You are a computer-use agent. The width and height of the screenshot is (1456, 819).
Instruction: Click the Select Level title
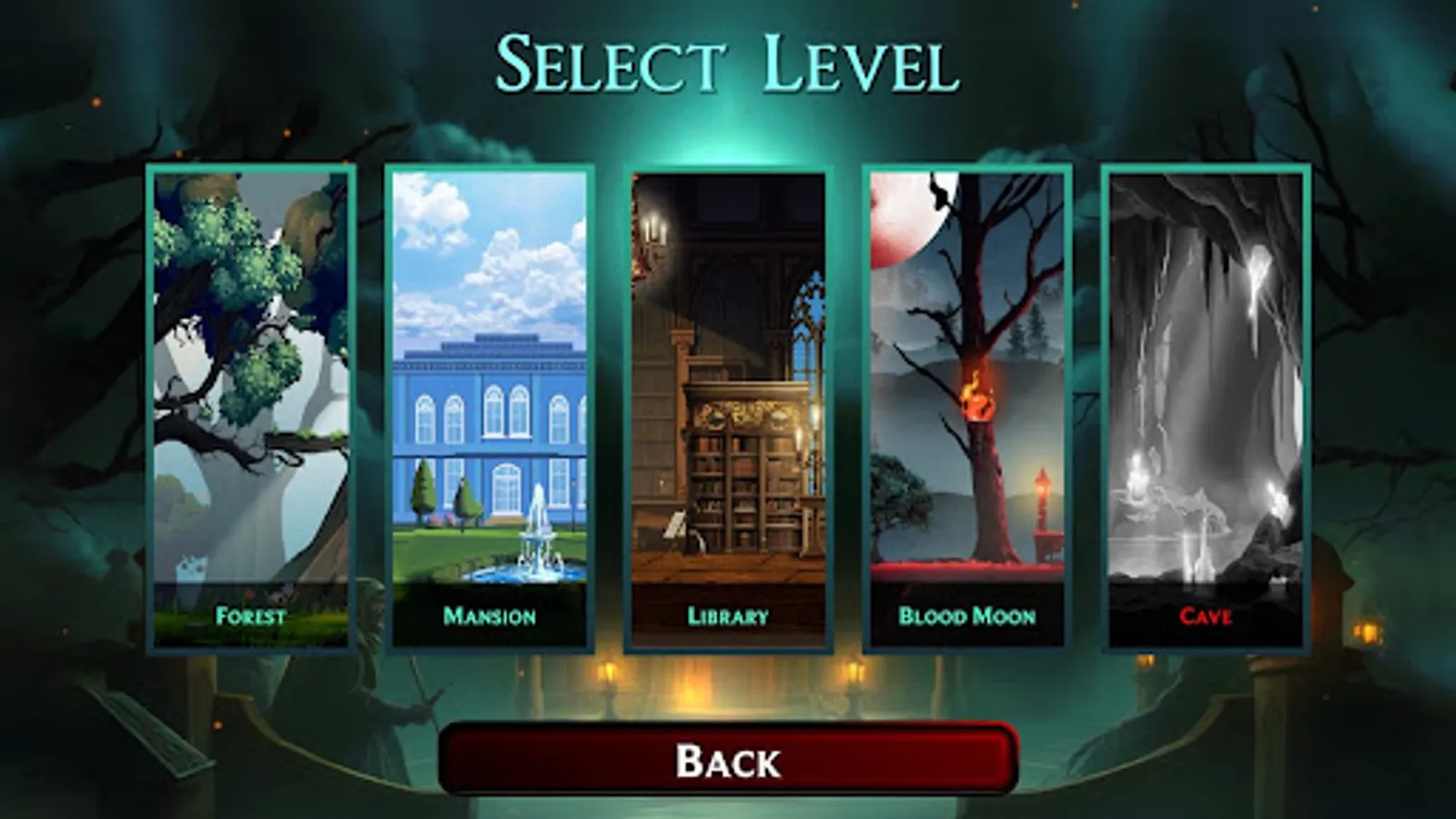pos(728,62)
